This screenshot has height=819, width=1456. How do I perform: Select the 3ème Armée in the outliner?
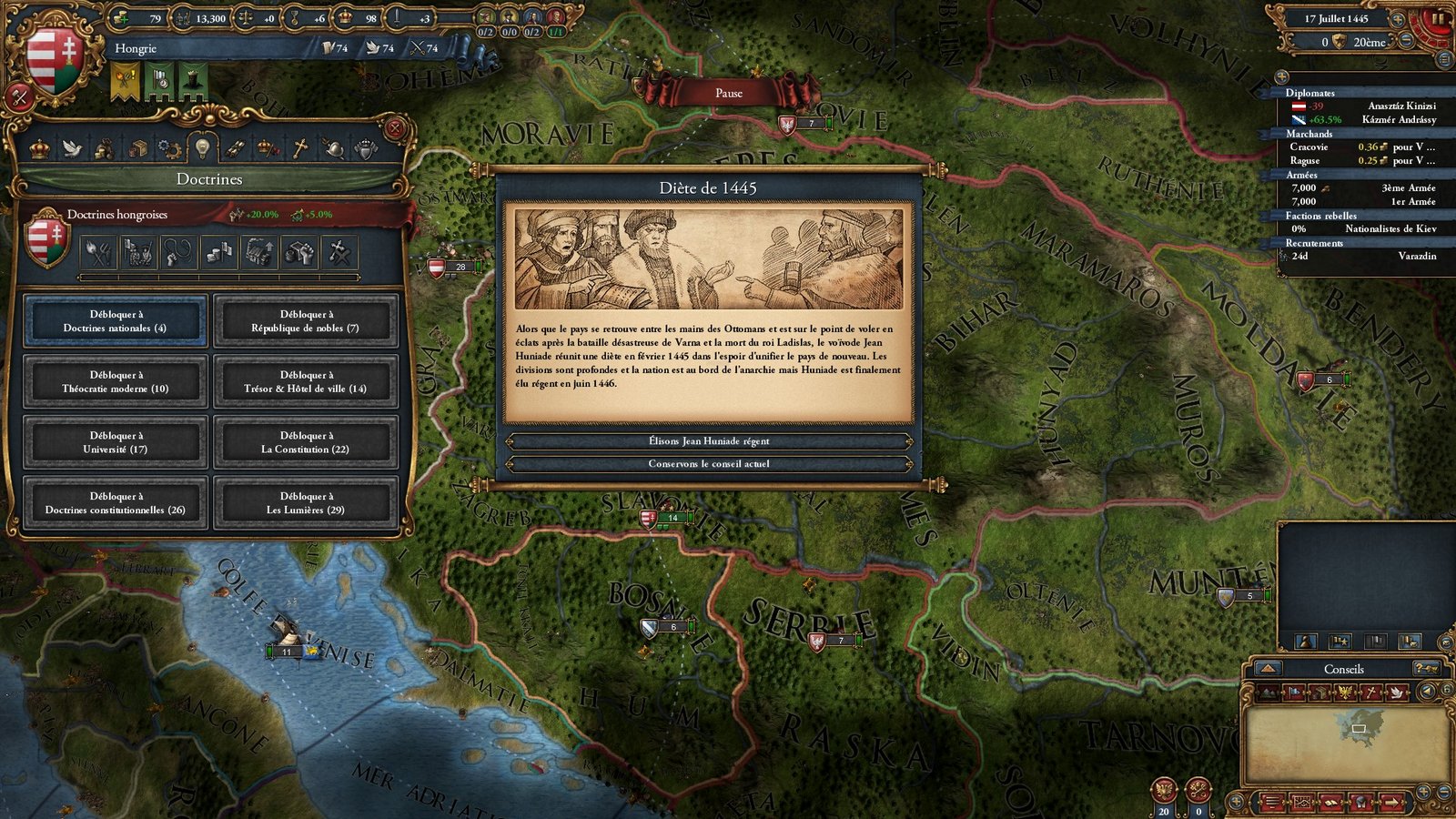click(x=1361, y=188)
